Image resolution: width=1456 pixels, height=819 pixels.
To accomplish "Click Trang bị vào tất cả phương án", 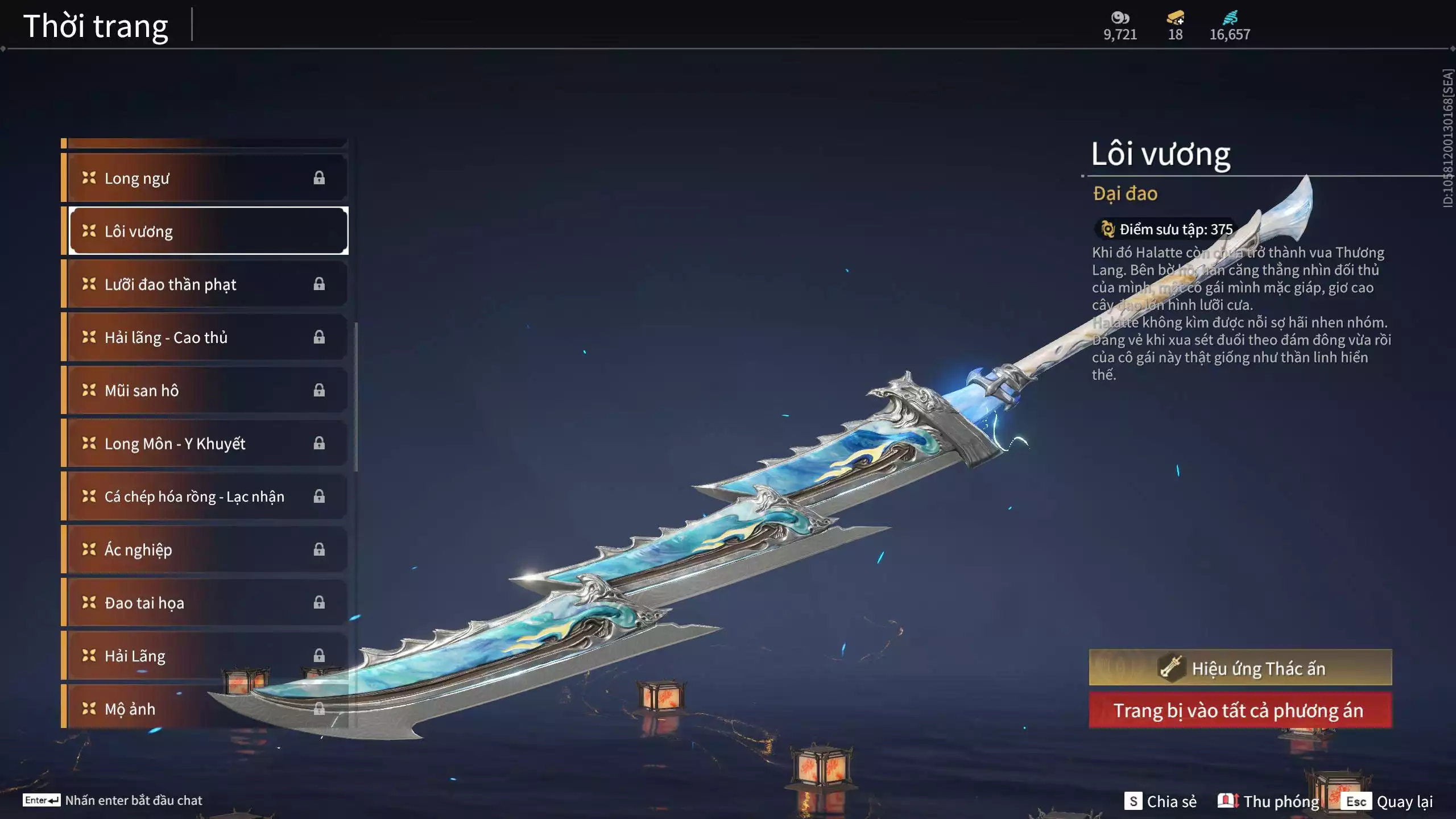I will click(1240, 710).
